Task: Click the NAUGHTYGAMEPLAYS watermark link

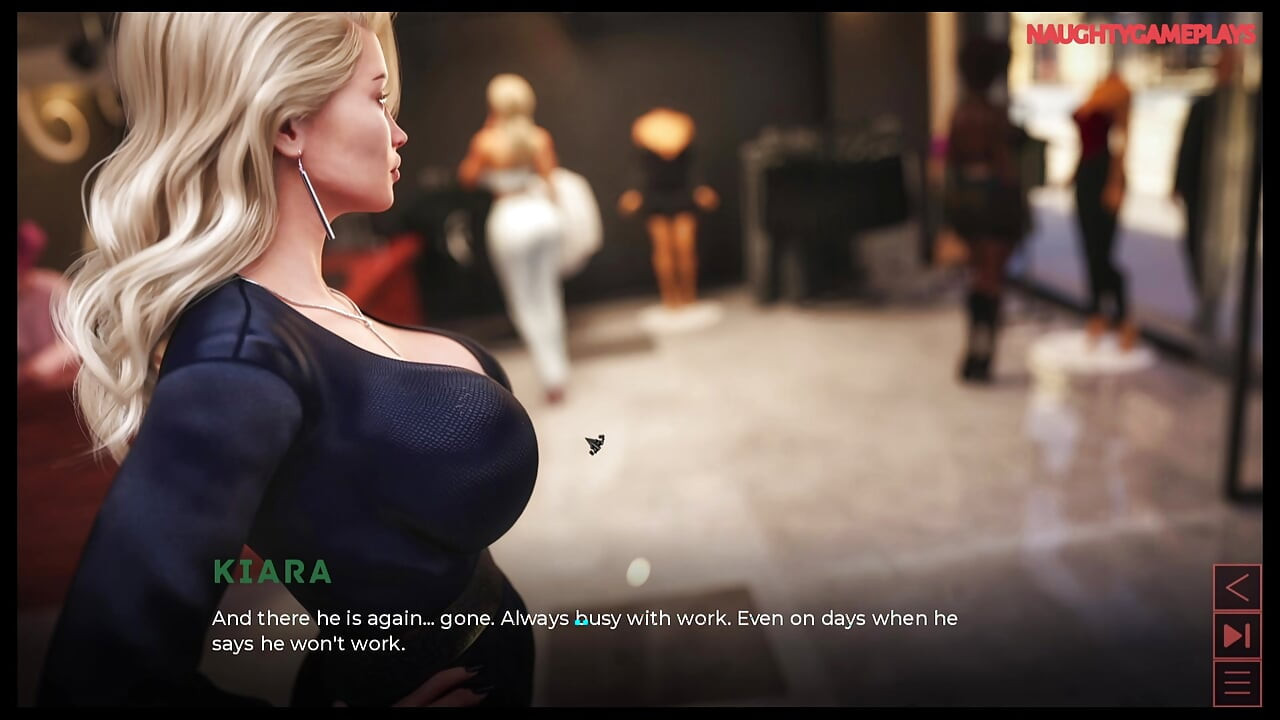Action: point(1138,33)
